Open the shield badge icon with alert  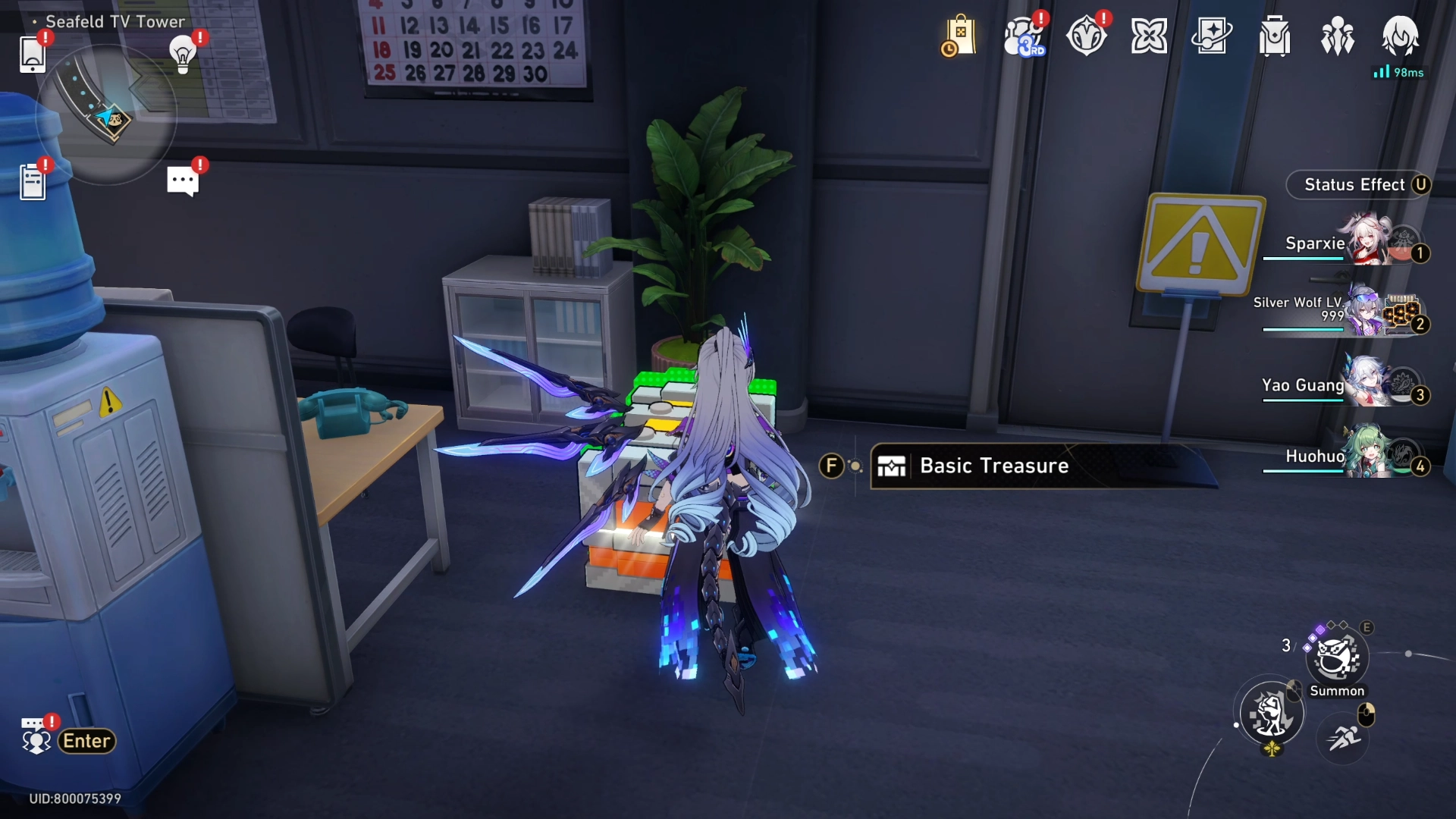[1086, 36]
